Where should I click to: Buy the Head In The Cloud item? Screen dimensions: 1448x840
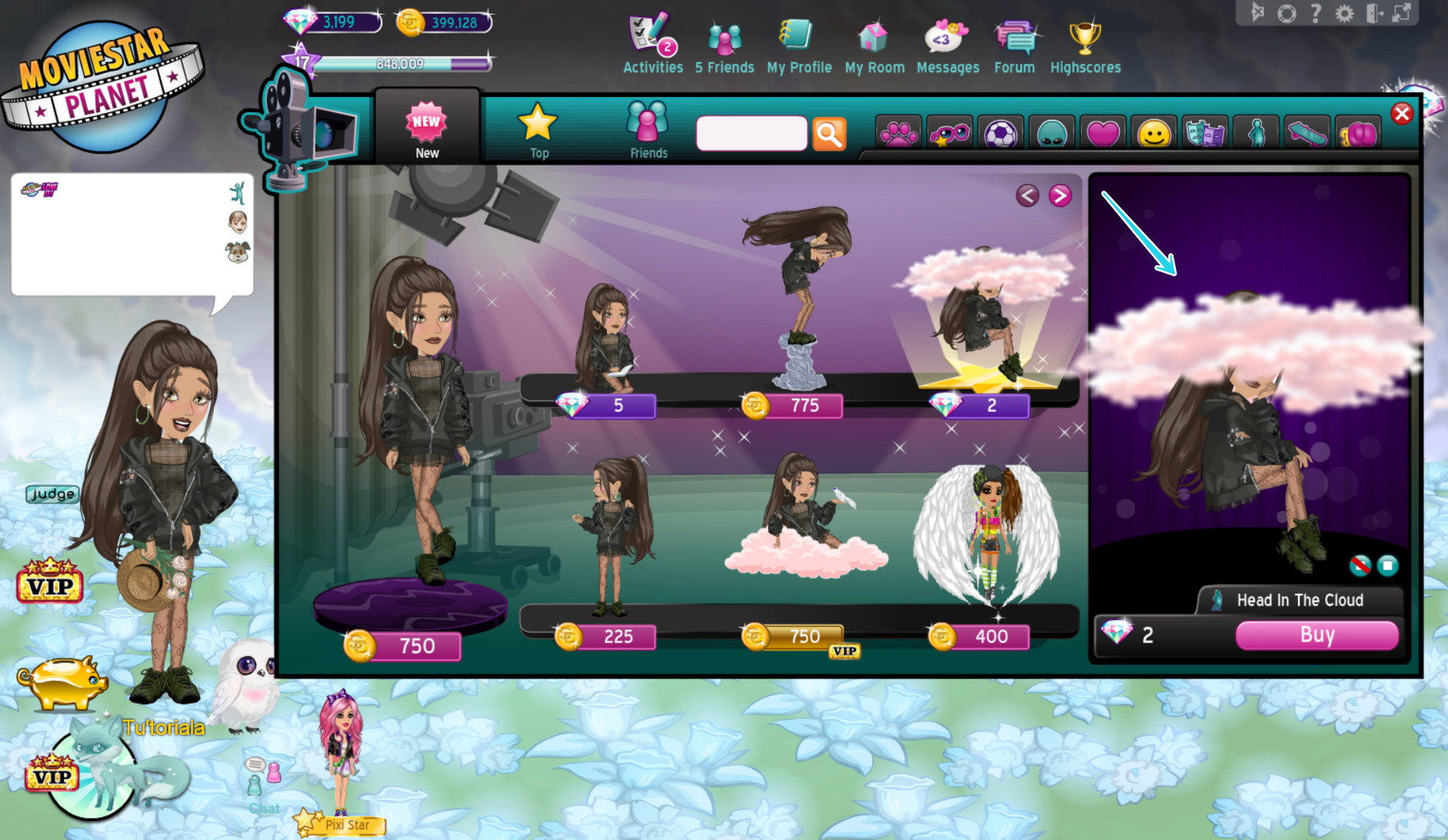point(1317,635)
